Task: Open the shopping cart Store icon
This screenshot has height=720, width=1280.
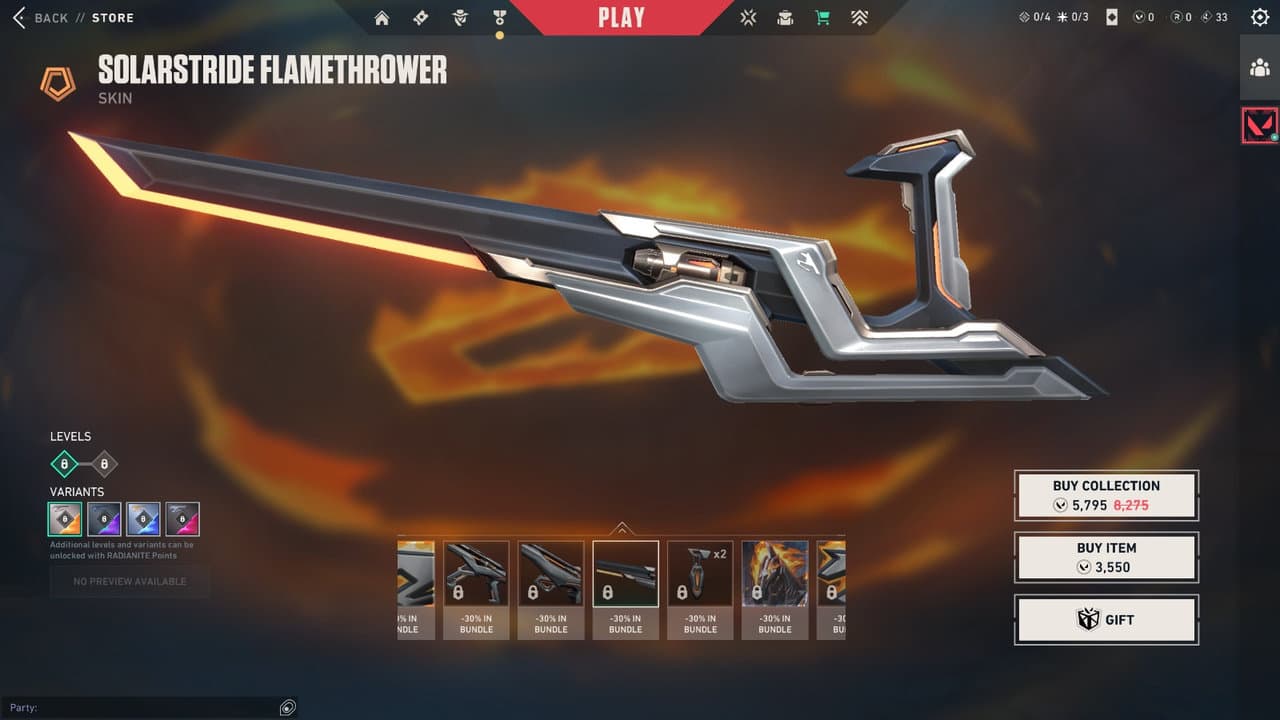Action: [x=822, y=17]
